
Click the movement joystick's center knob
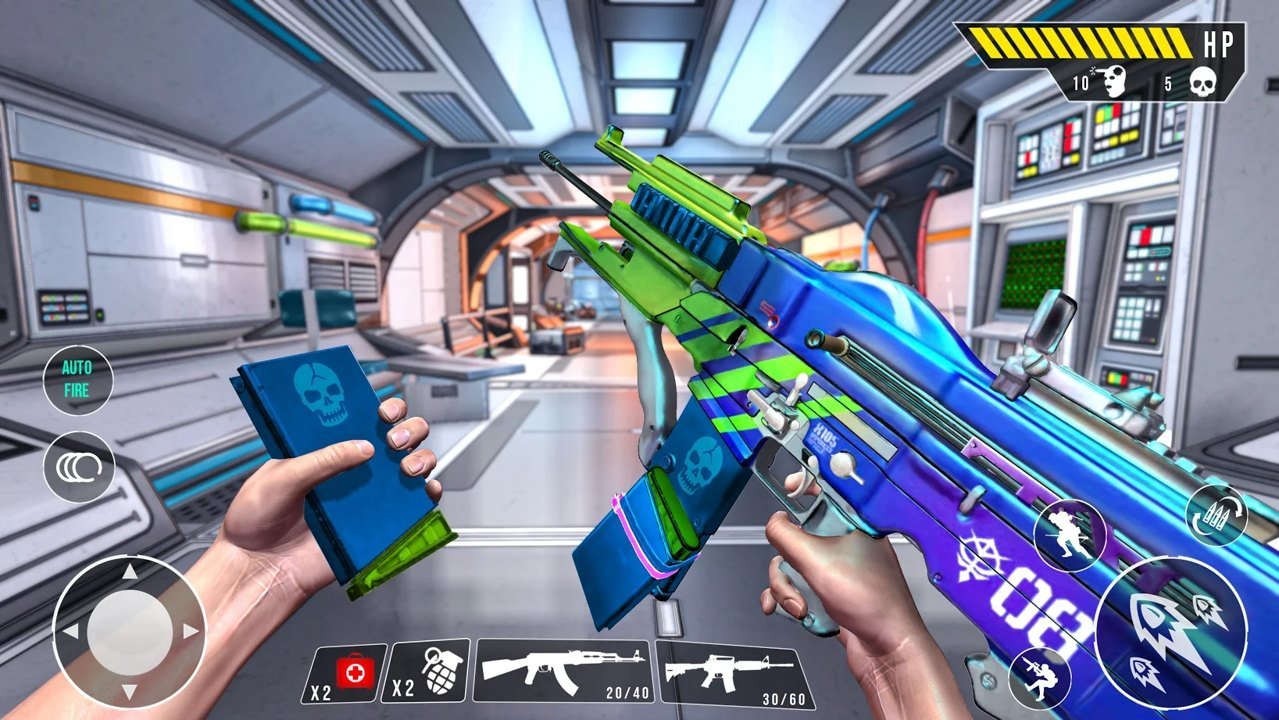point(129,631)
